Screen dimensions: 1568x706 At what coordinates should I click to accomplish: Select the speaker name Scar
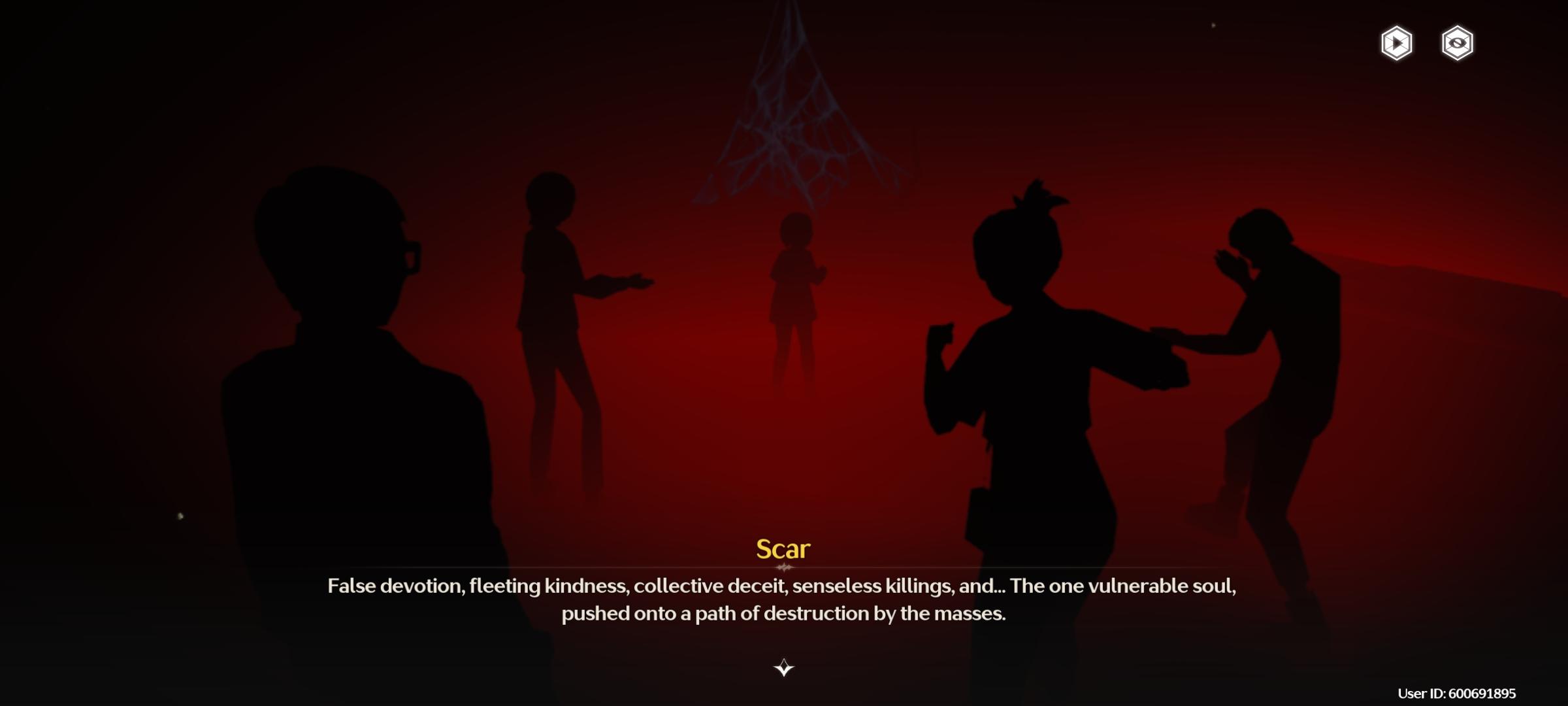pos(782,549)
